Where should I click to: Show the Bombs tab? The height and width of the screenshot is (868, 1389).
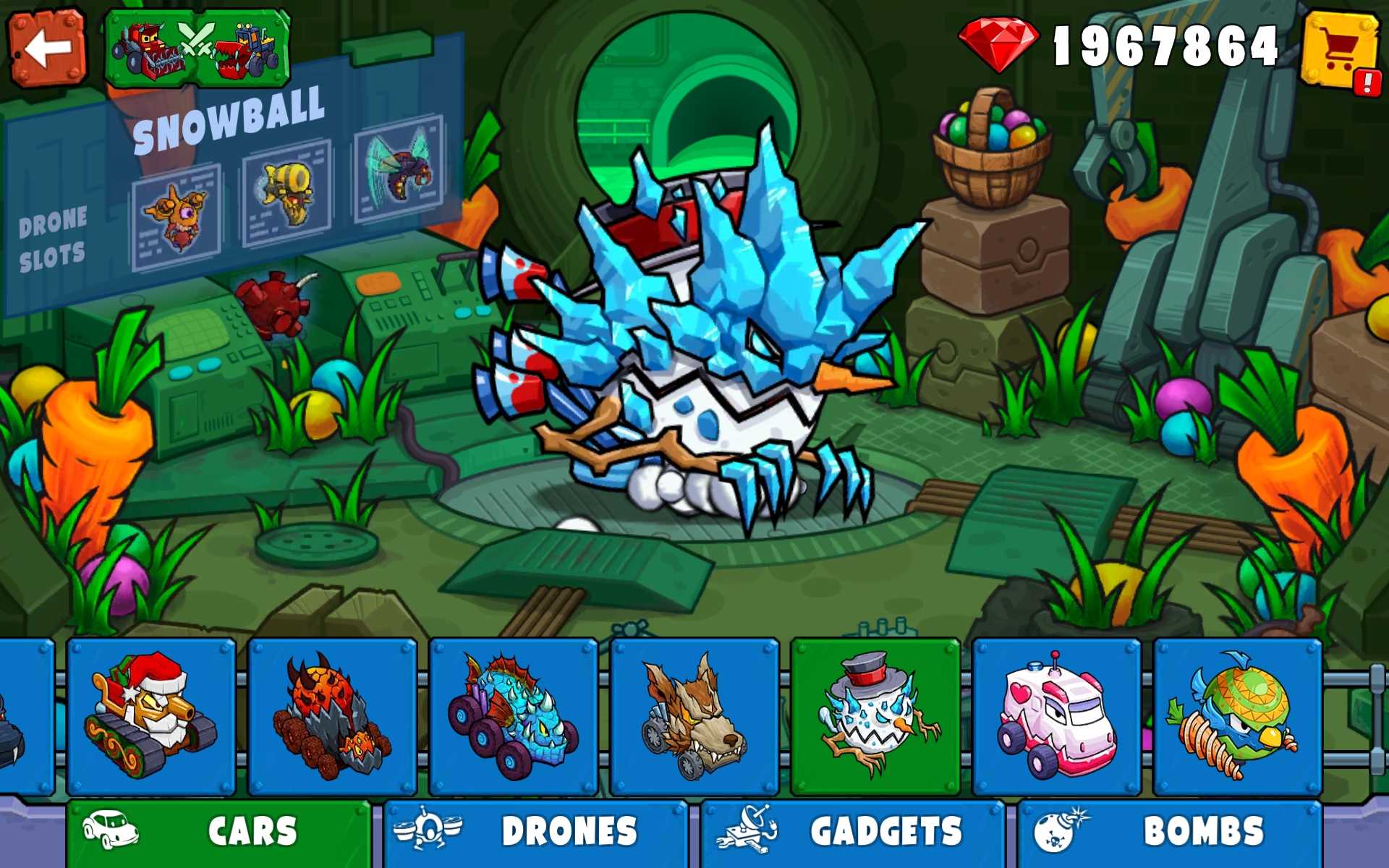[x=1169, y=832]
